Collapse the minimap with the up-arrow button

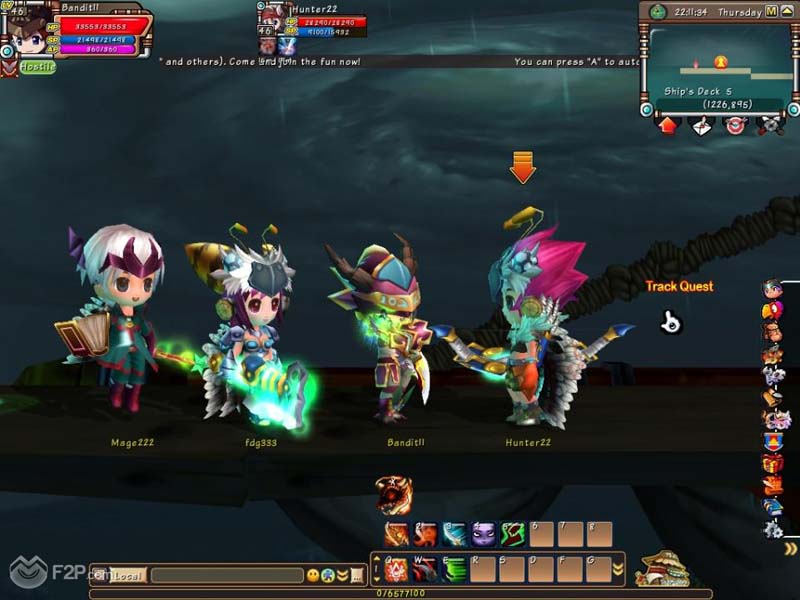[x=788, y=12]
